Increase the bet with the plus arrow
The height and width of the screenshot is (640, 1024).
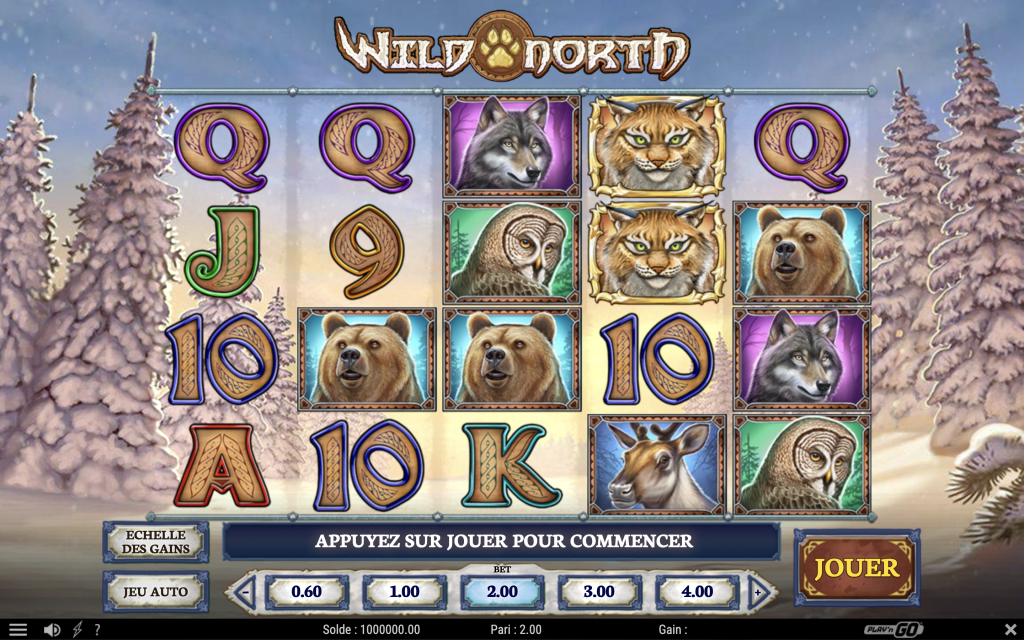(758, 592)
